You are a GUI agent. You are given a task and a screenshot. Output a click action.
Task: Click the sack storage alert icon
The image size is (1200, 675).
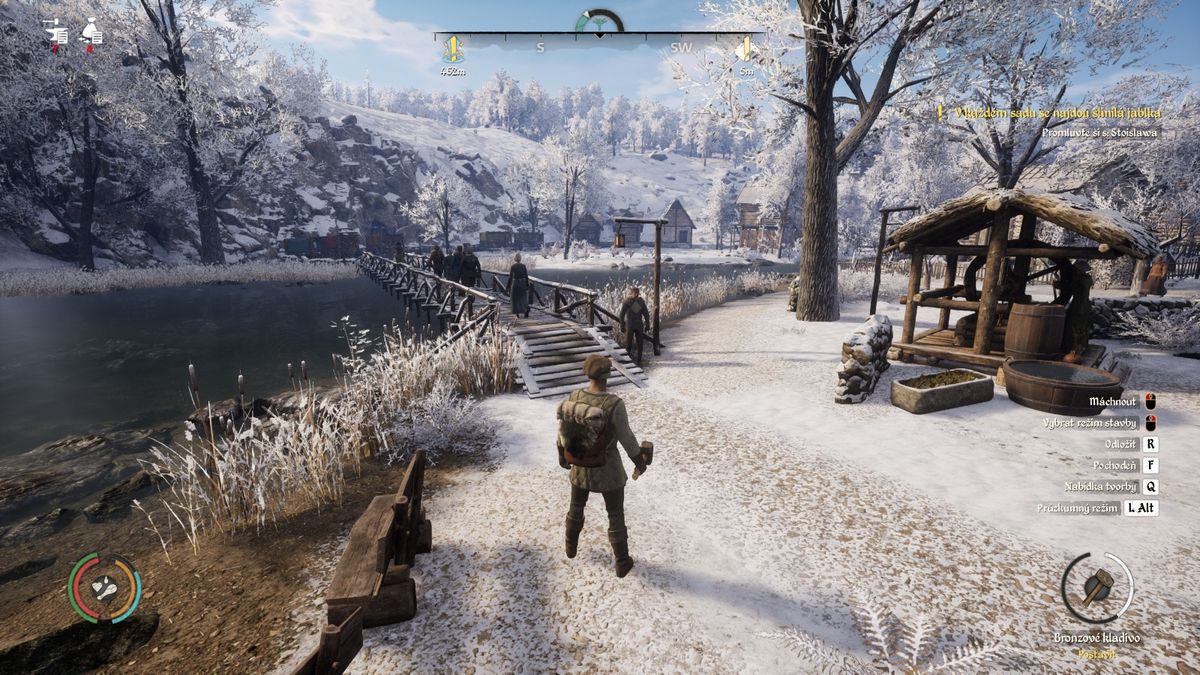(92, 33)
